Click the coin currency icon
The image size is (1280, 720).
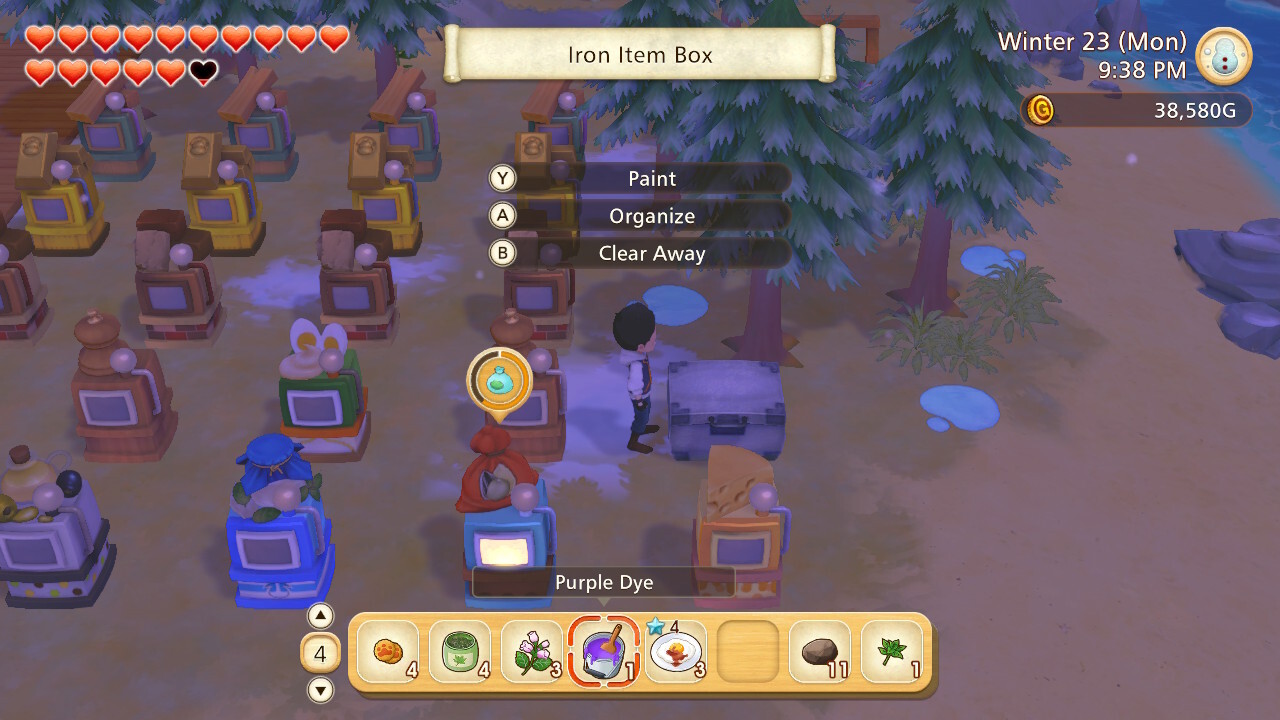[x=1042, y=110]
